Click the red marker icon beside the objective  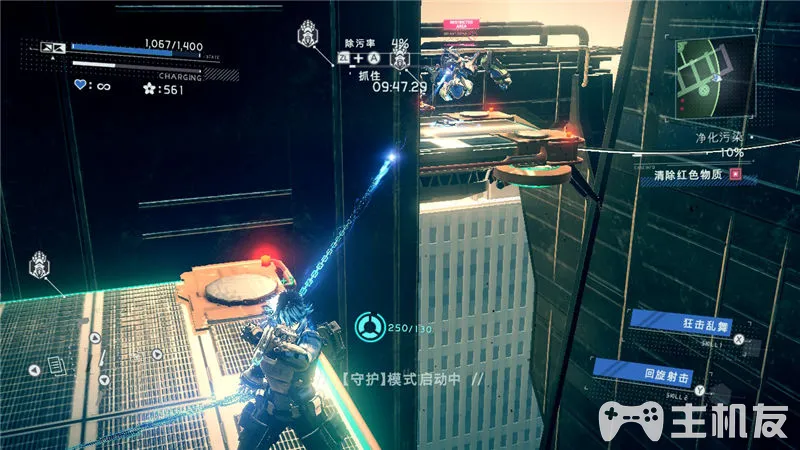(x=737, y=174)
